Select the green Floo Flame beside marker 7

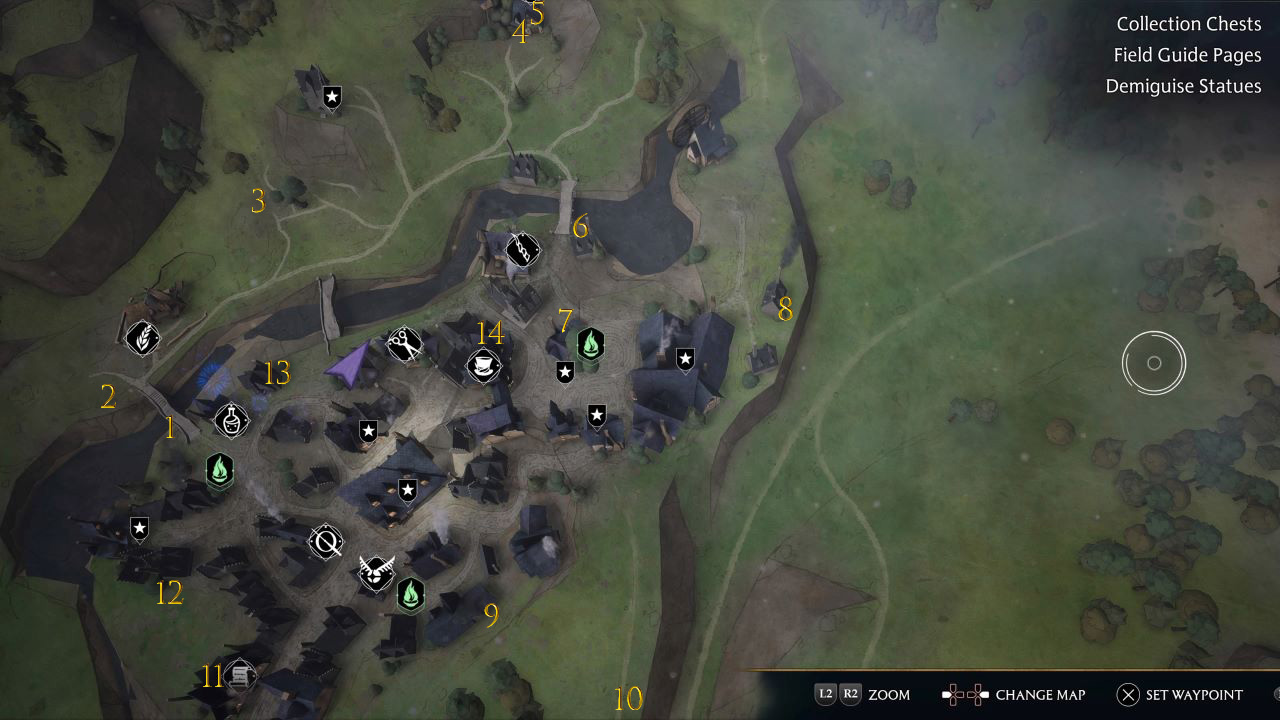click(592, 344)
